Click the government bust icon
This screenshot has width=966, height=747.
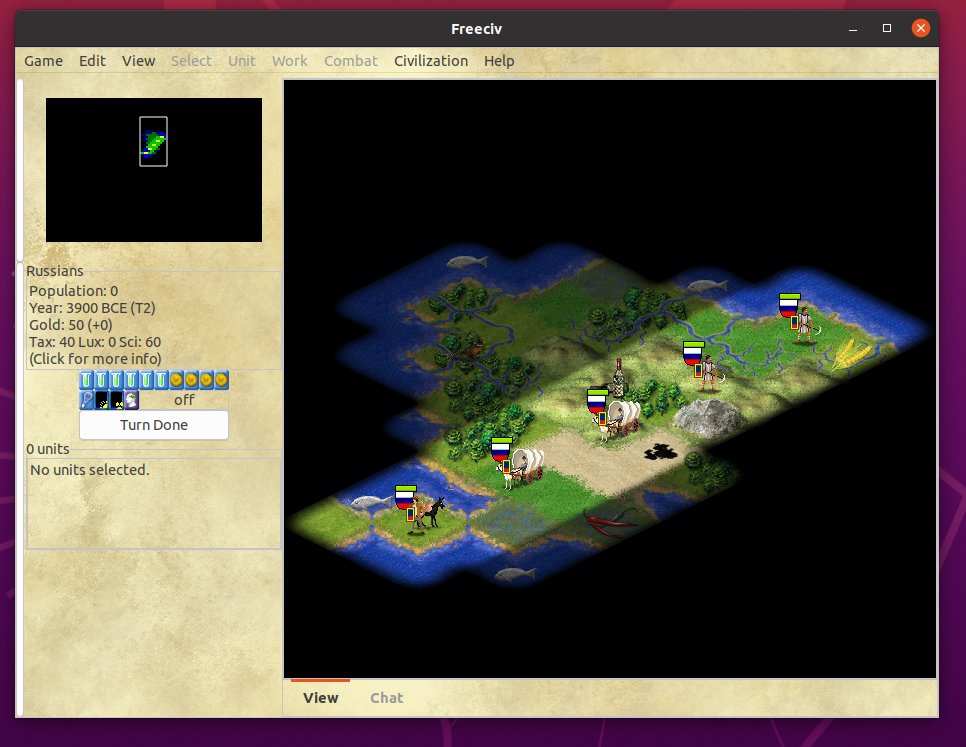(x=132, y=400)
